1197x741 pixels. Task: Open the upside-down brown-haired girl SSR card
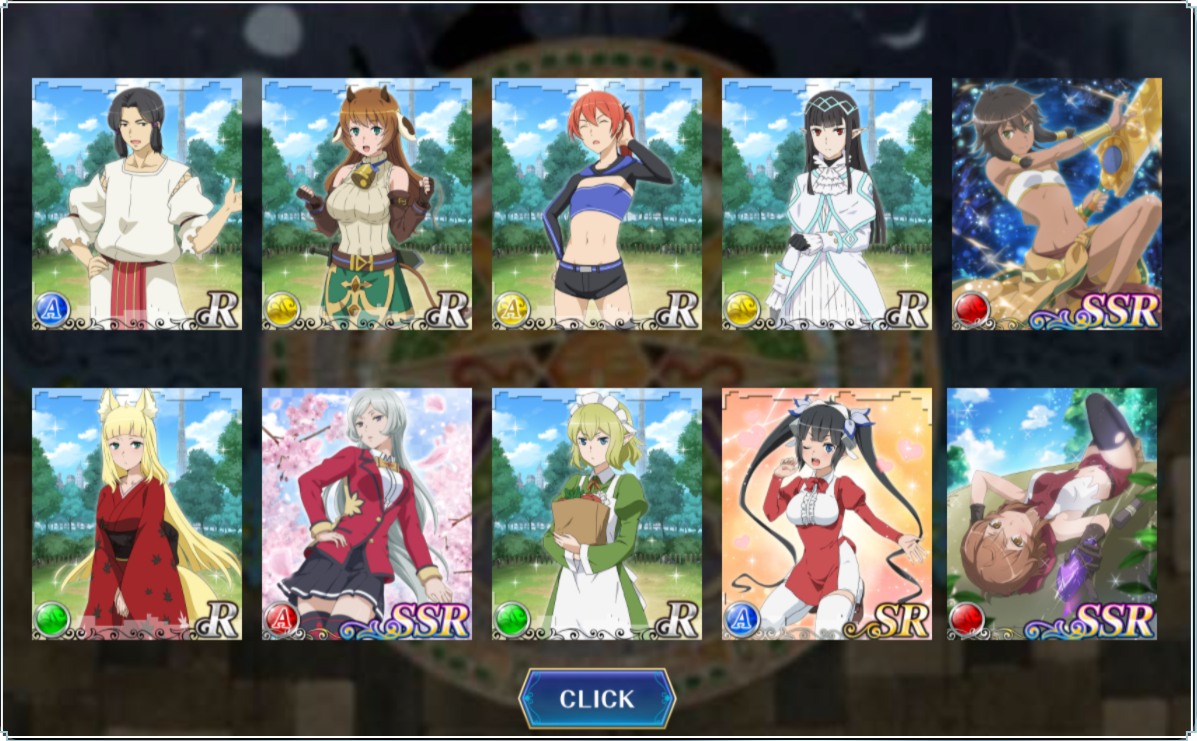[1052, 514]
